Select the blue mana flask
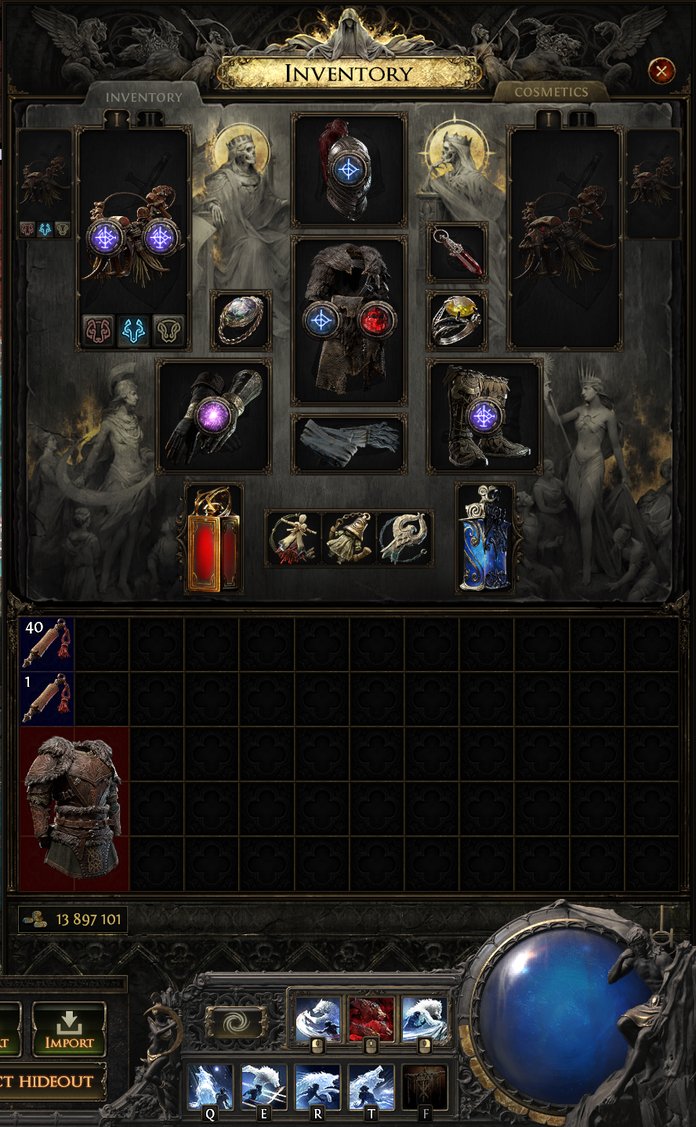The width and height of the screenshot is (696, 1127). [x=485, y=538]
